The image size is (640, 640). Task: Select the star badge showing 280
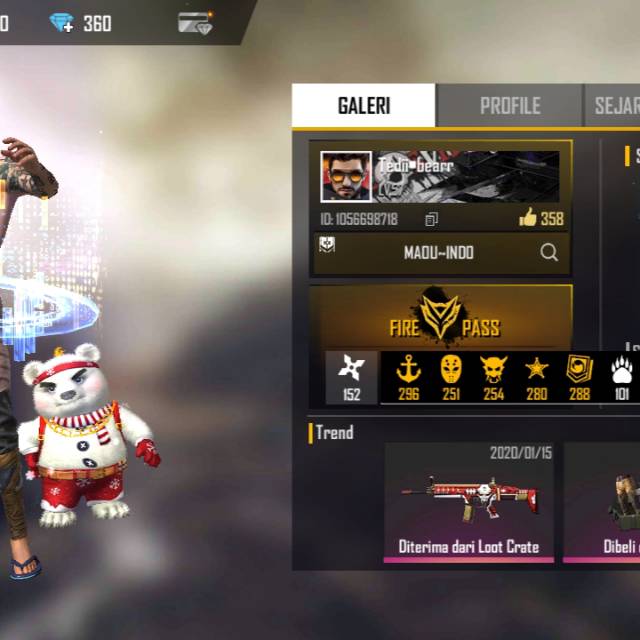537,377
